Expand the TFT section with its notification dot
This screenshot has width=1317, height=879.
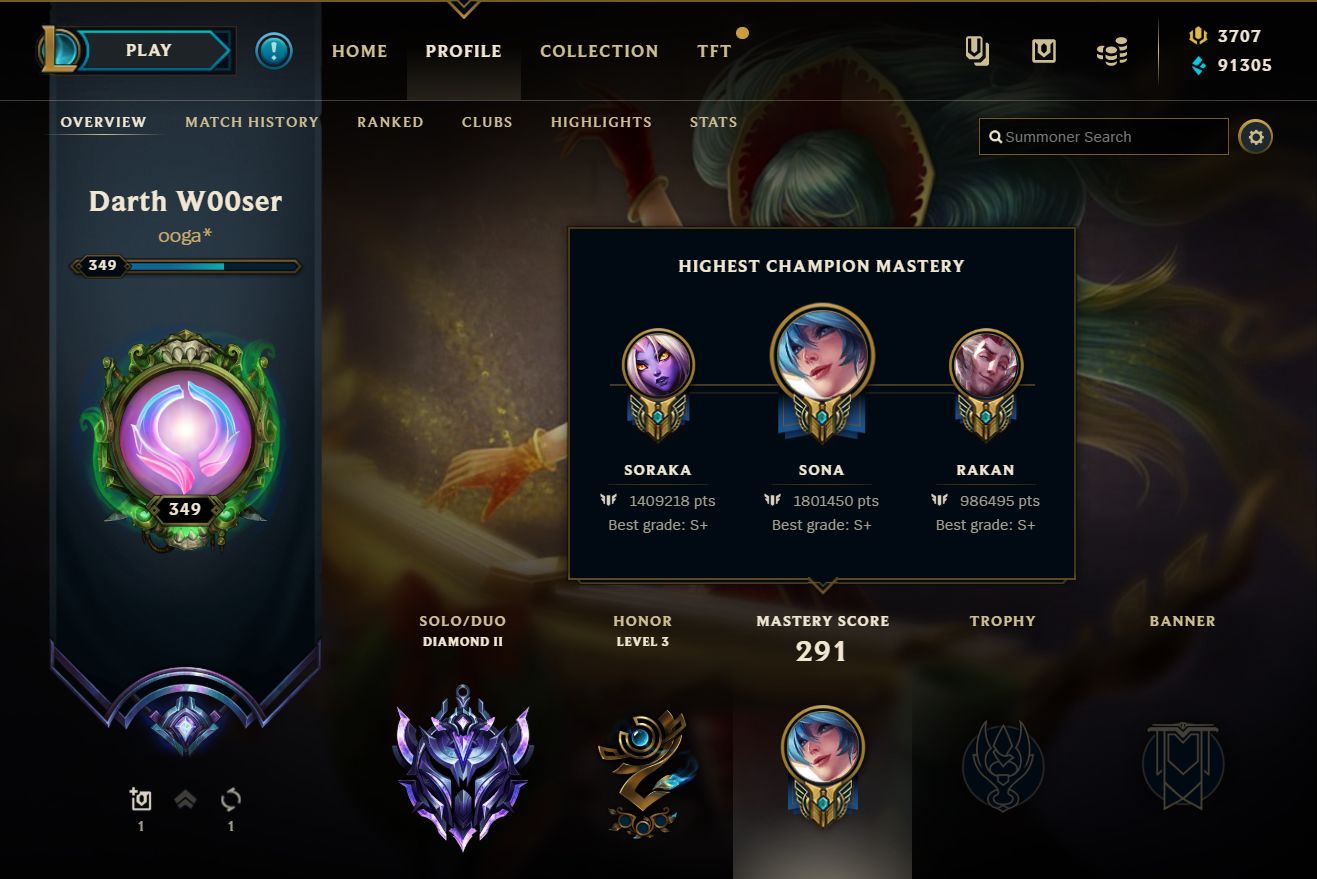click(x=714, y=51)
